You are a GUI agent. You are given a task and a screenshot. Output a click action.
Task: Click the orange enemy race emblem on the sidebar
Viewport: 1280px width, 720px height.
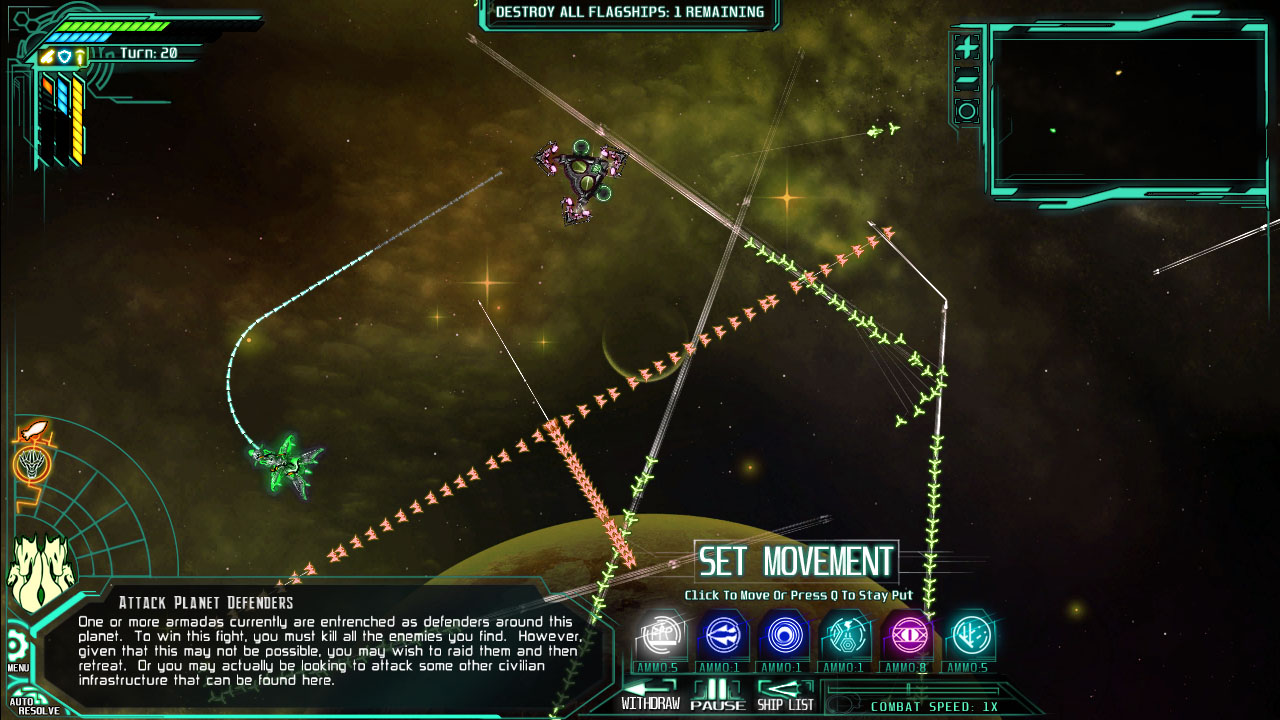tap(33, 465)
